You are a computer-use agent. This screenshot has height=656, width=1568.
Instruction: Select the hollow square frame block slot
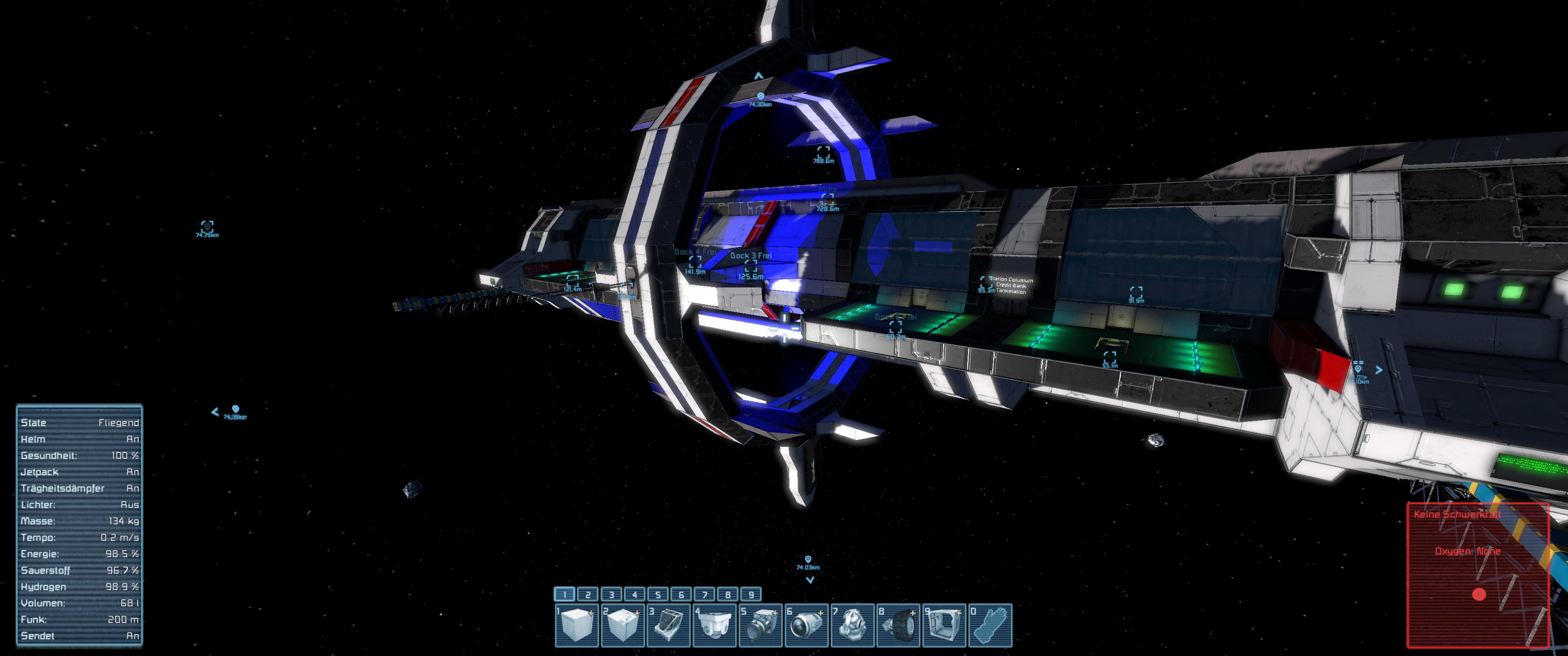coord(944,625)
